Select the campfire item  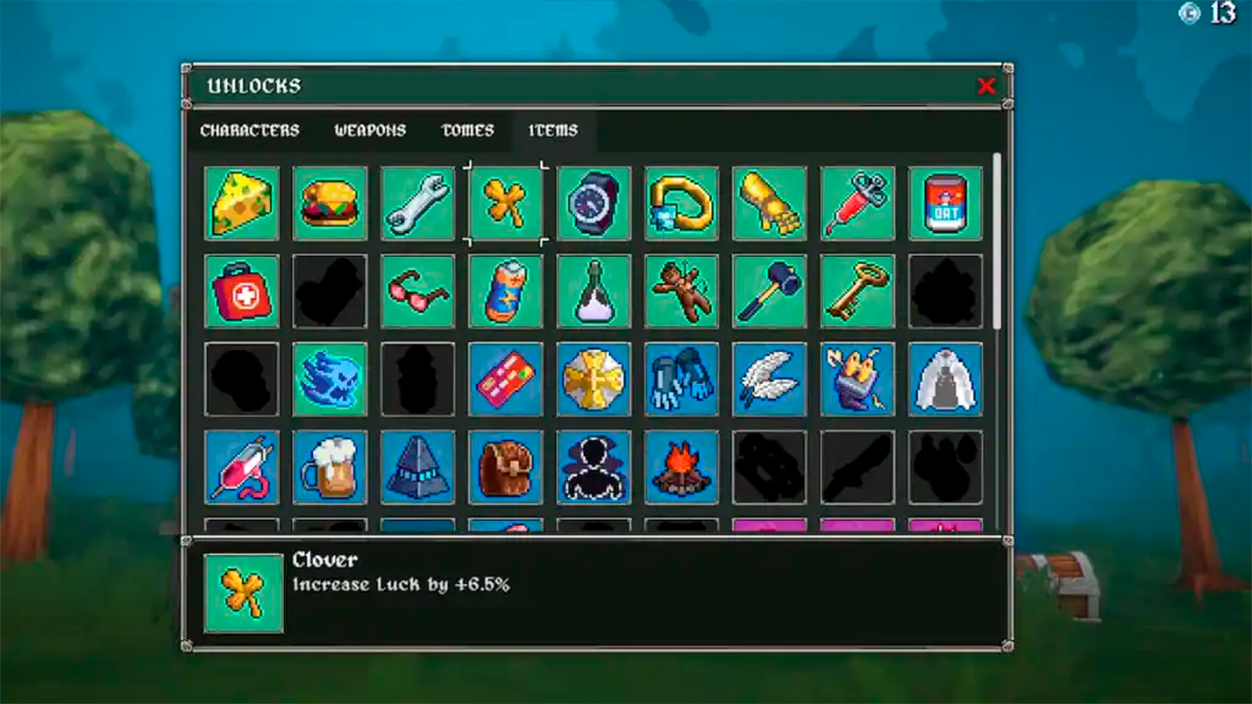pos(682,468)
